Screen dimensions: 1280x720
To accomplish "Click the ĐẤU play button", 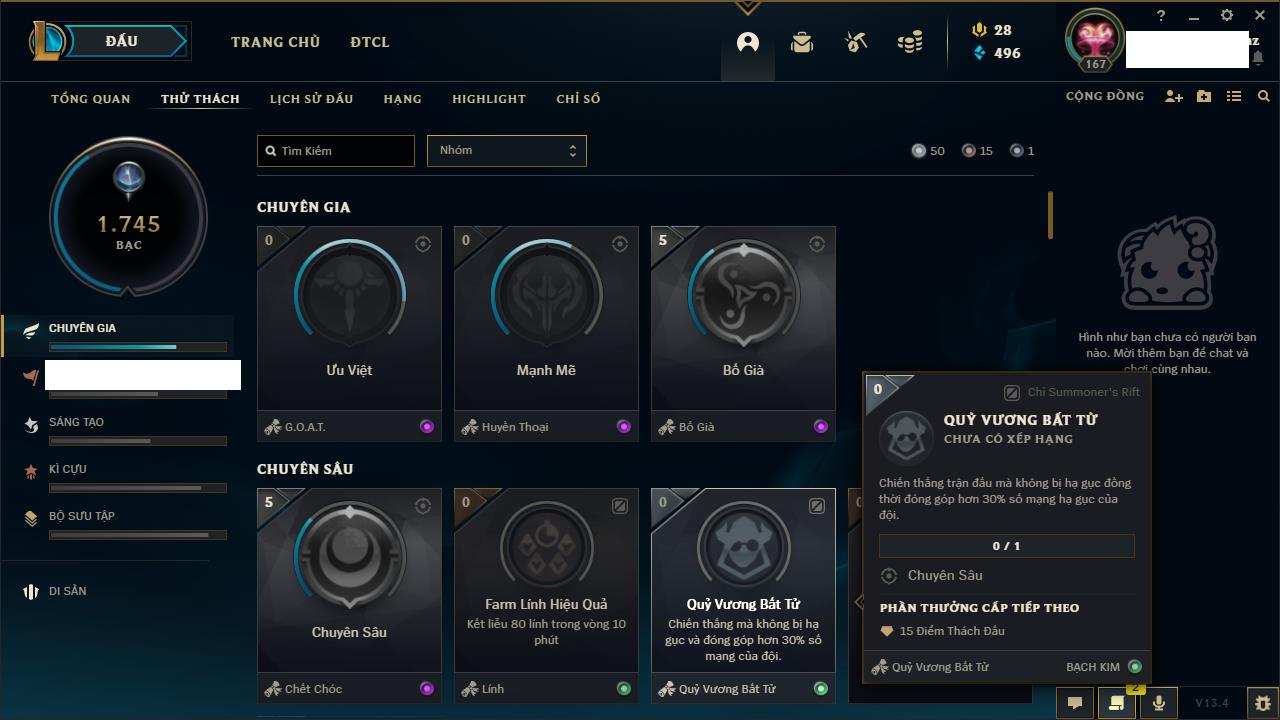I will 122,41.
